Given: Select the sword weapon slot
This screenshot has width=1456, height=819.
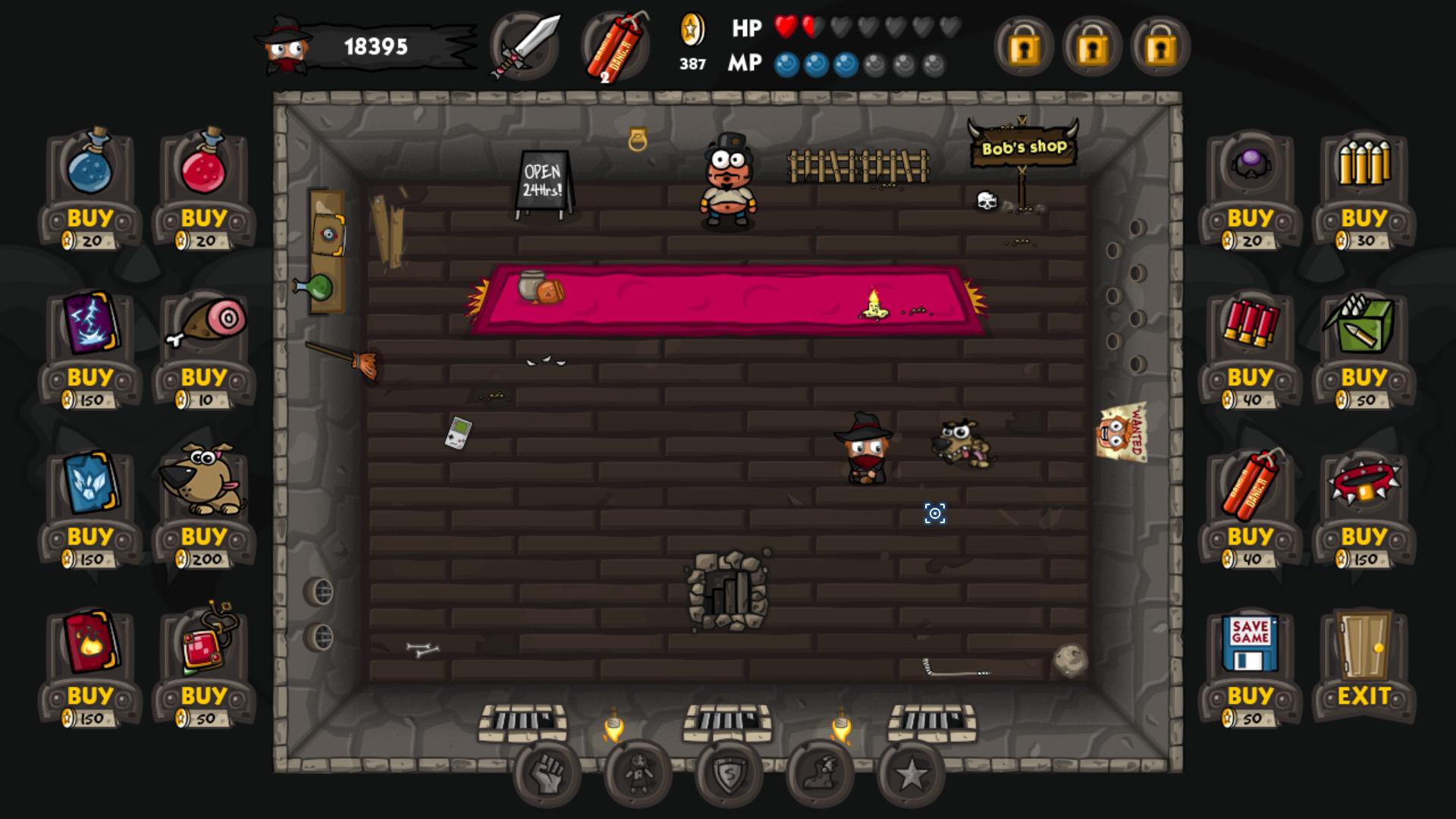Looking at the screenshot, I should click(525, 46).
